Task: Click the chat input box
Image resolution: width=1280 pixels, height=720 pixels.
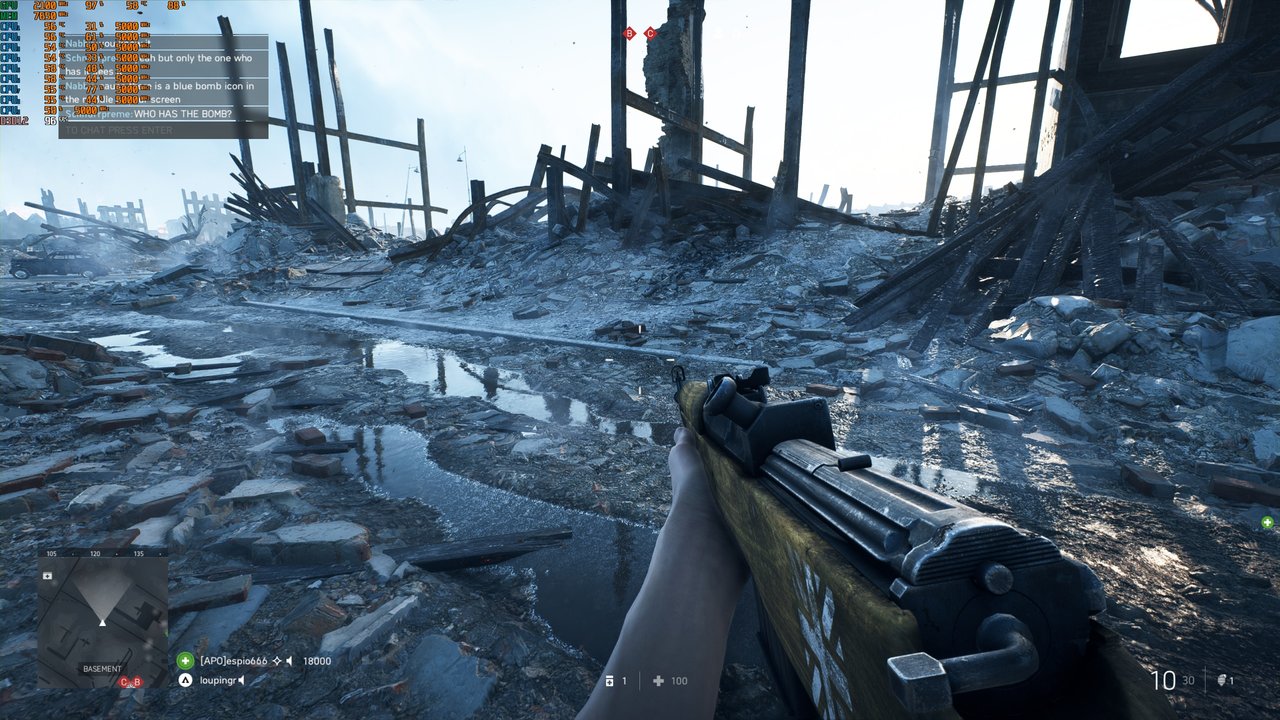Action: (163, 130)
